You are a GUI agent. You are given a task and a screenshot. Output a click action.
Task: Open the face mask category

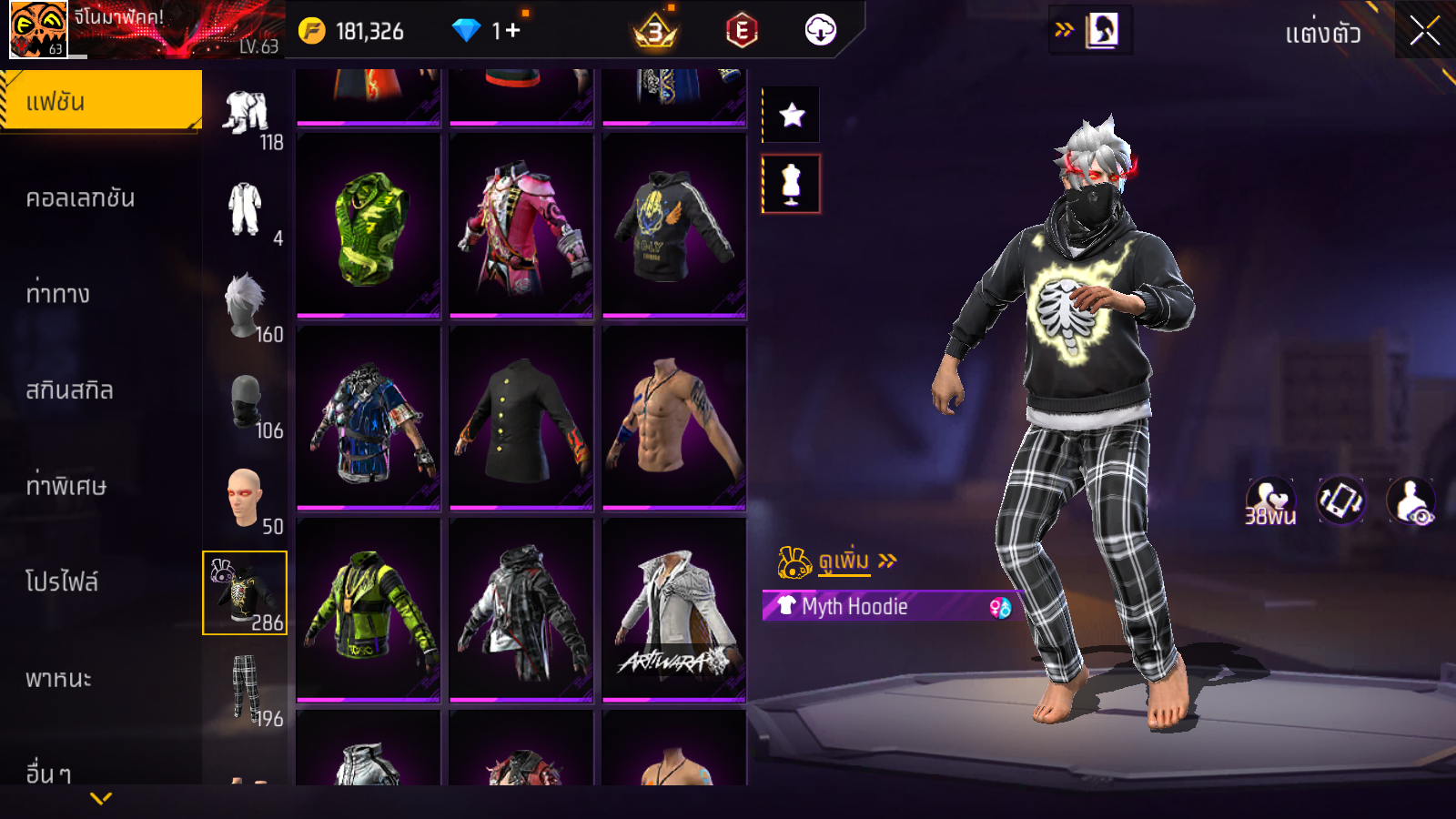click(246, 402)
